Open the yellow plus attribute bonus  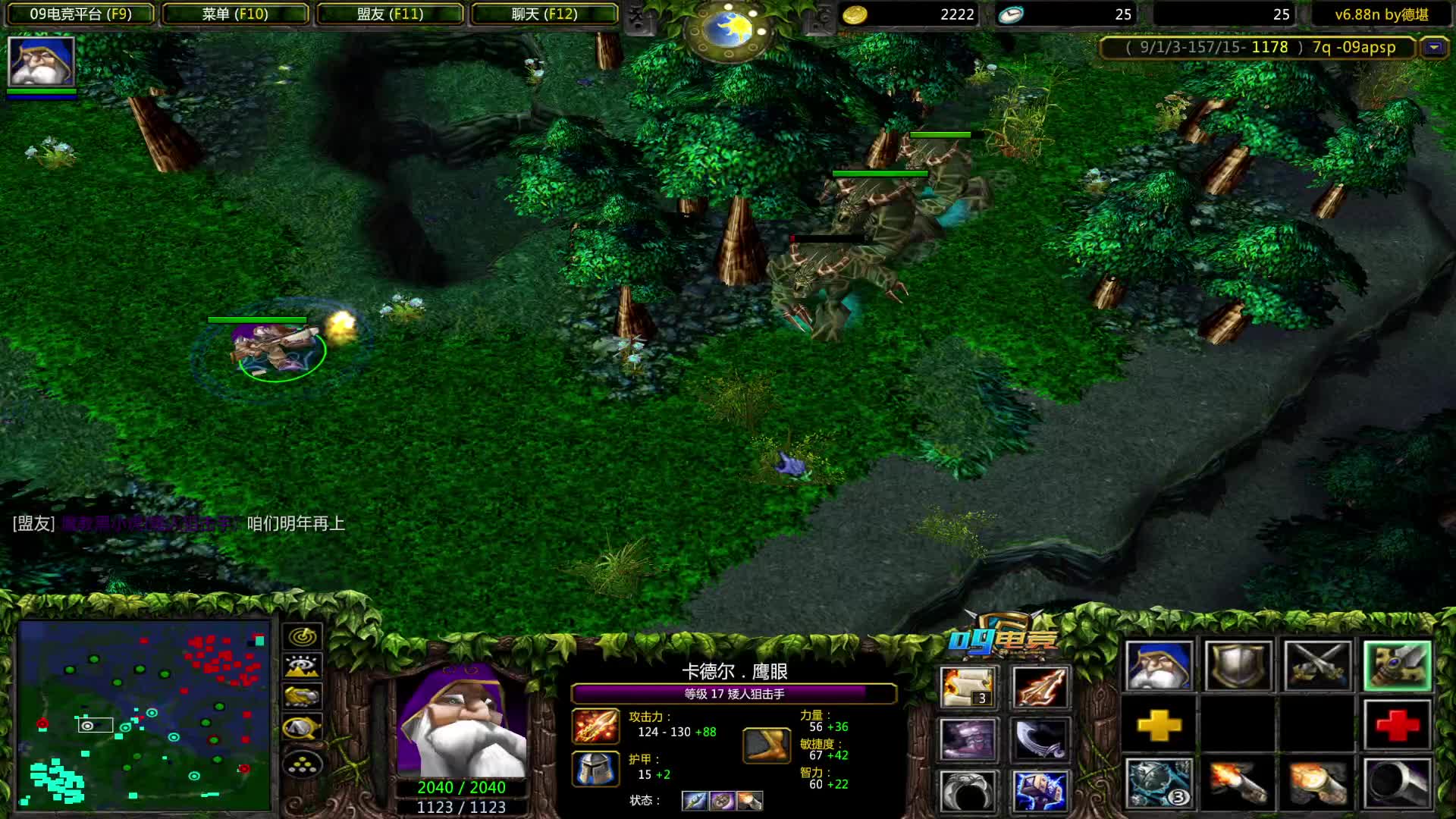[x=1159, y=726]
